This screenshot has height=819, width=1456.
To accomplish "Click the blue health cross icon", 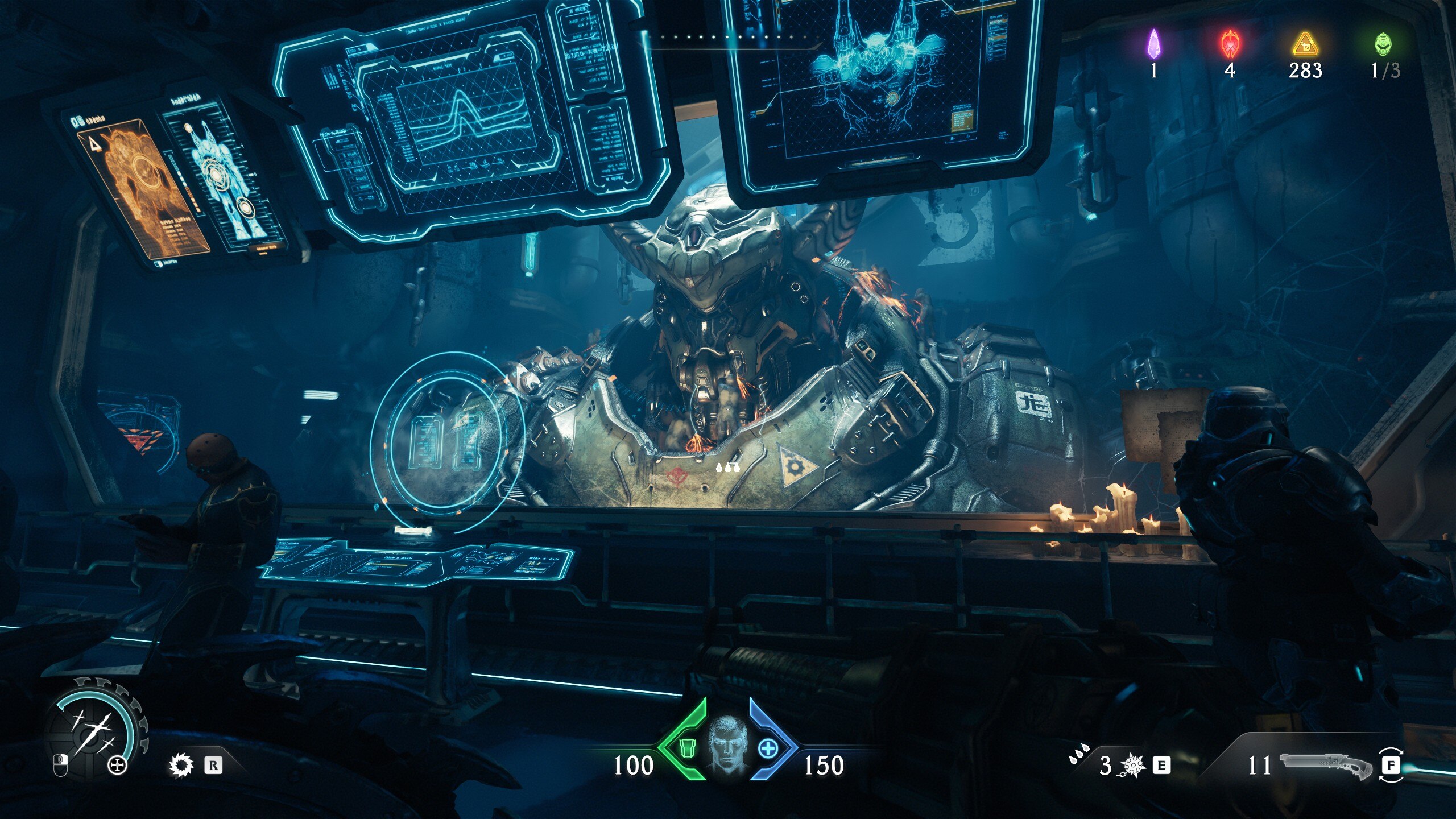I will tap(767, 748).
